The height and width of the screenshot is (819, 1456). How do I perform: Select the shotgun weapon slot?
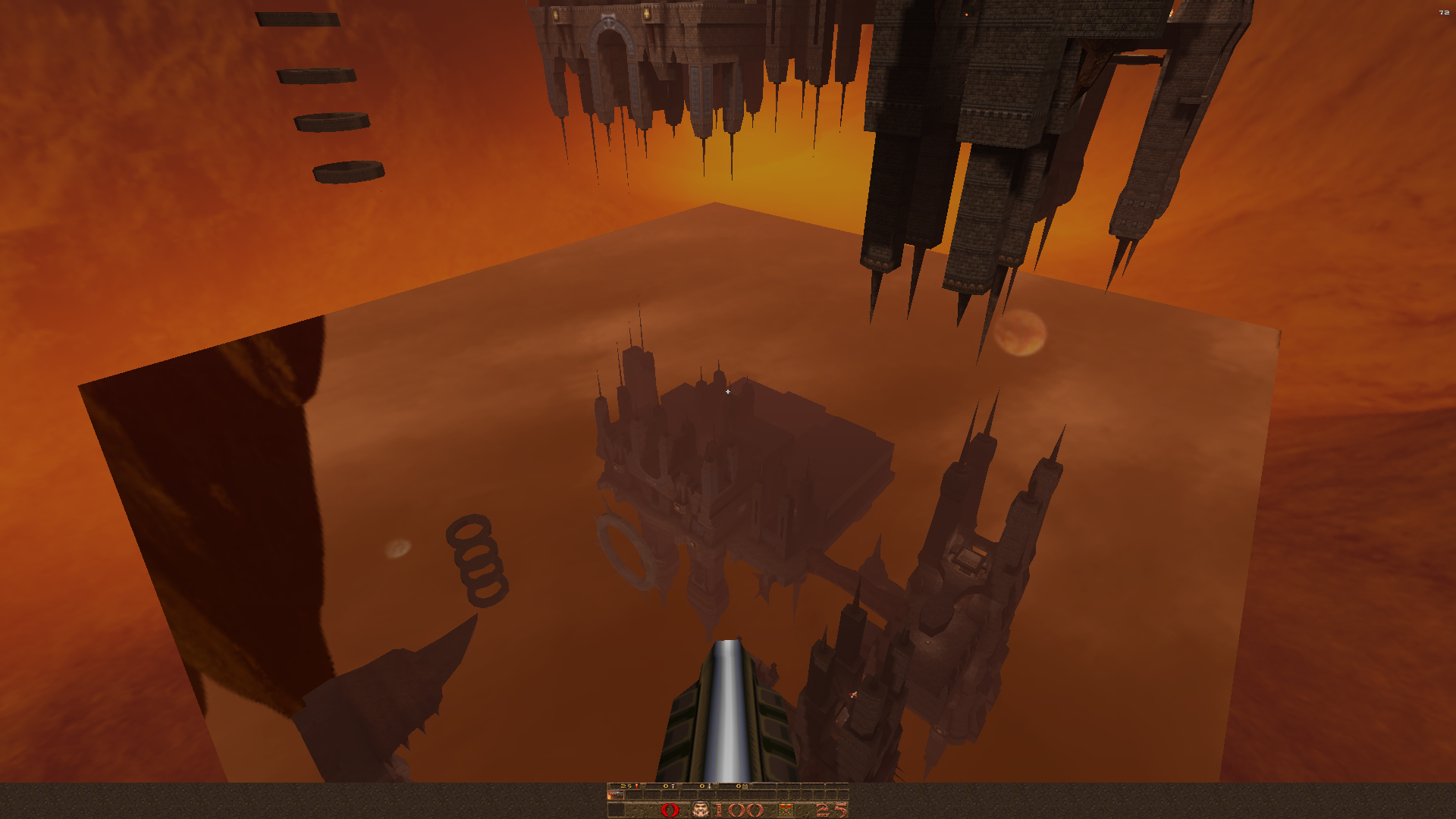(615, 795)
